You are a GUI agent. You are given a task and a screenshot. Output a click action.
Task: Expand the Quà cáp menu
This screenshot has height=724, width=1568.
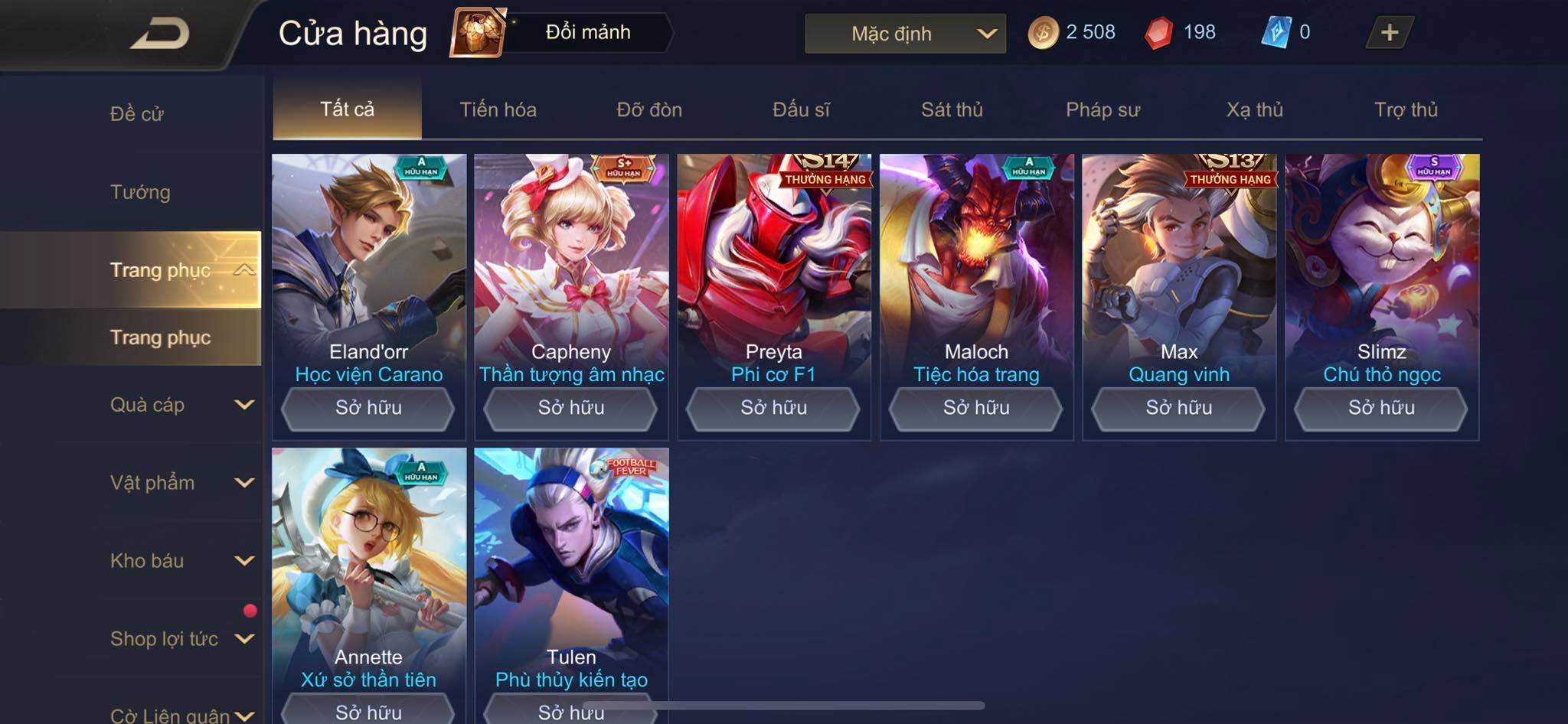click(x=181, y=405)
